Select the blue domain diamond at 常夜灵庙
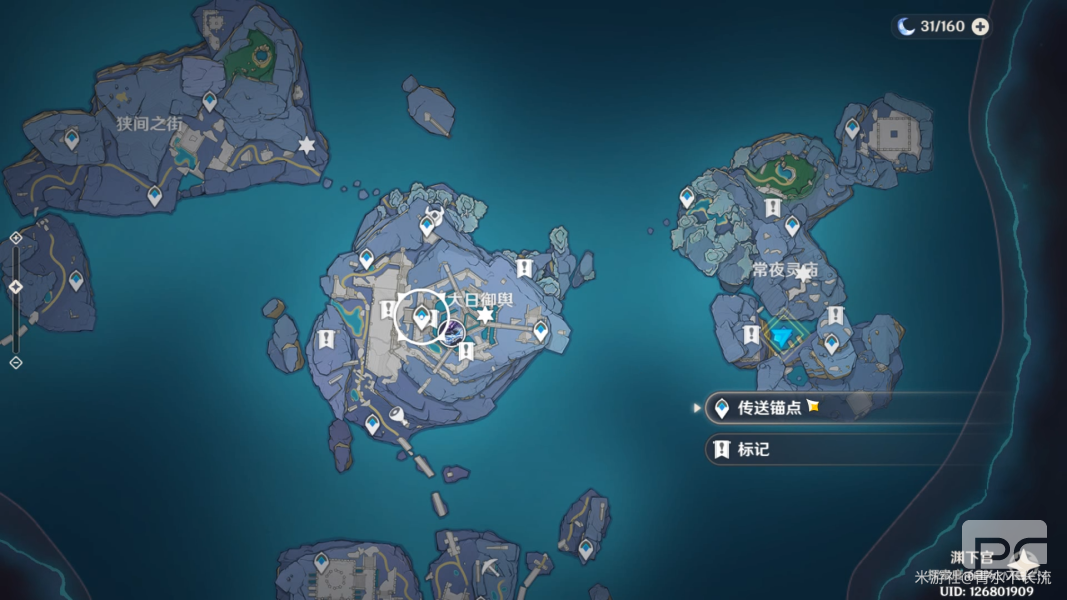1067x600 pixels. click(781, 338)
